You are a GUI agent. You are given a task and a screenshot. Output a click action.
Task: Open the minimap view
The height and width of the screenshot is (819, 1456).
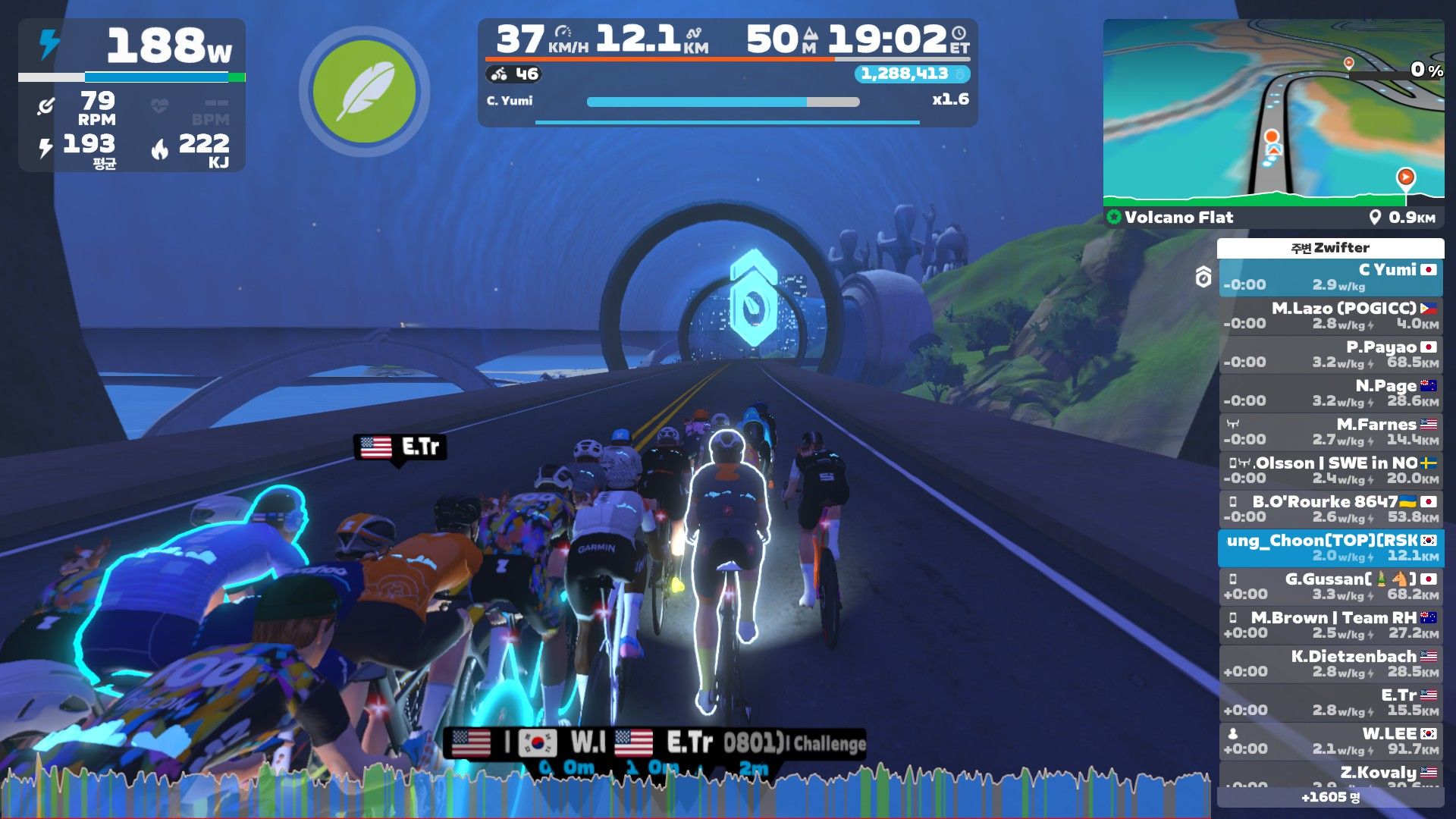tap(1273, 112)
